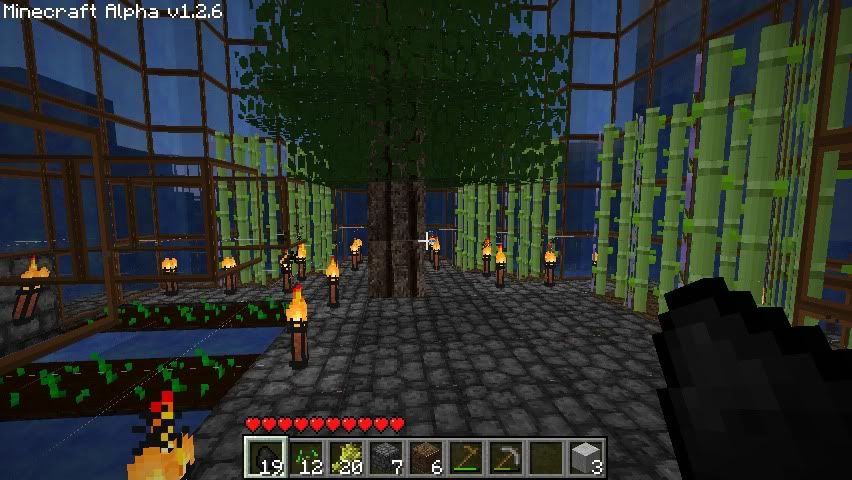Choose the wheat stack of 20
This screenshot has height=480, width=852.
(x=345, y=458)
